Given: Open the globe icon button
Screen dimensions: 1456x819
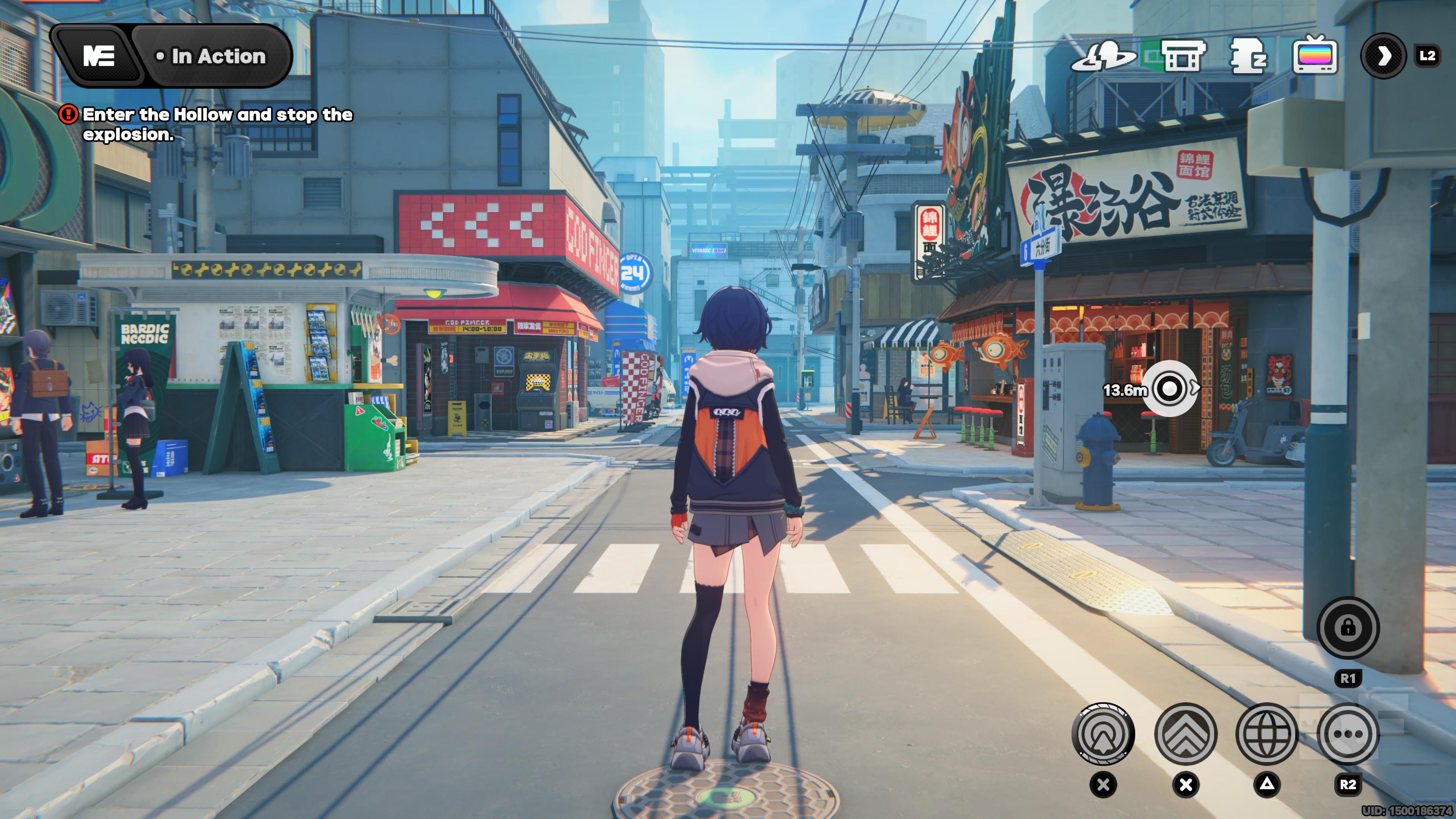Looking at the screenshot, I should [1267, 734].
